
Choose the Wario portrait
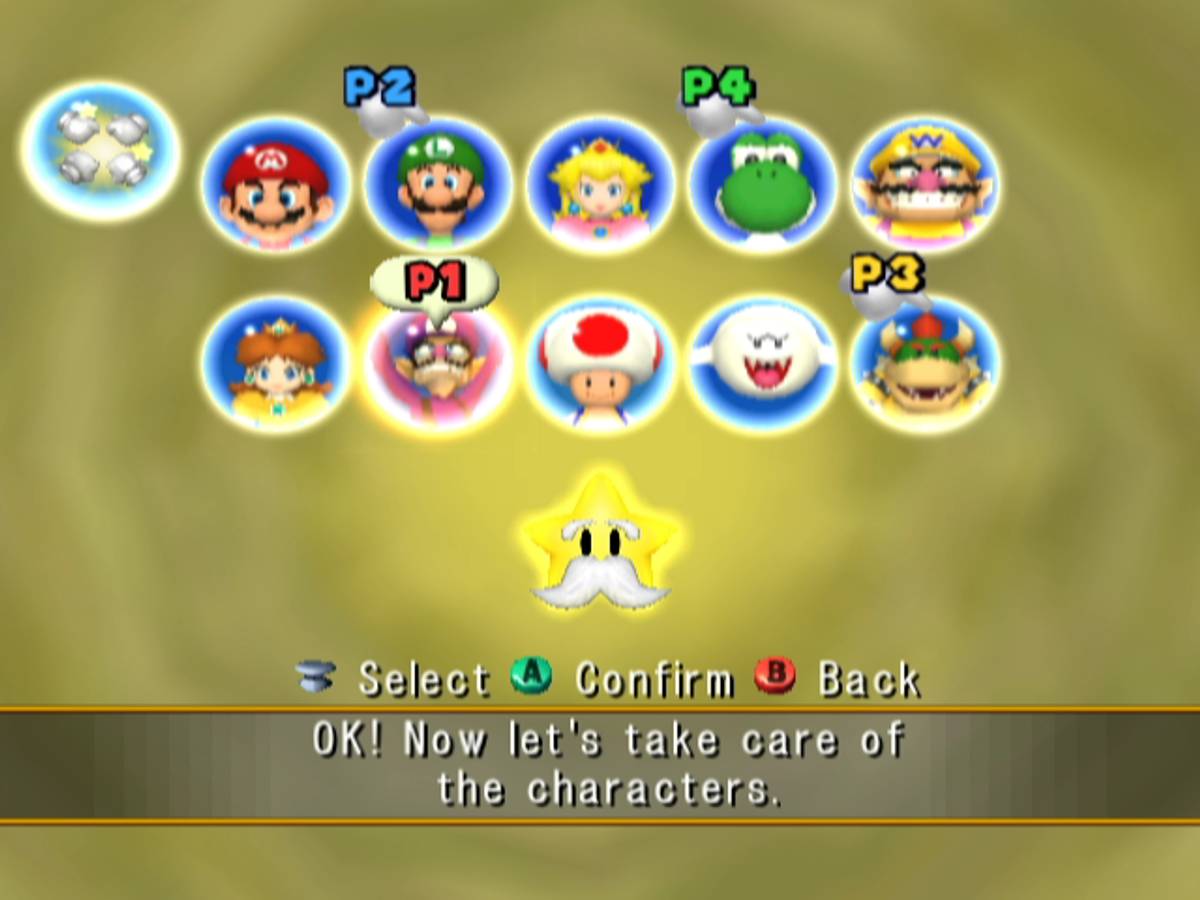coord(925,185)
